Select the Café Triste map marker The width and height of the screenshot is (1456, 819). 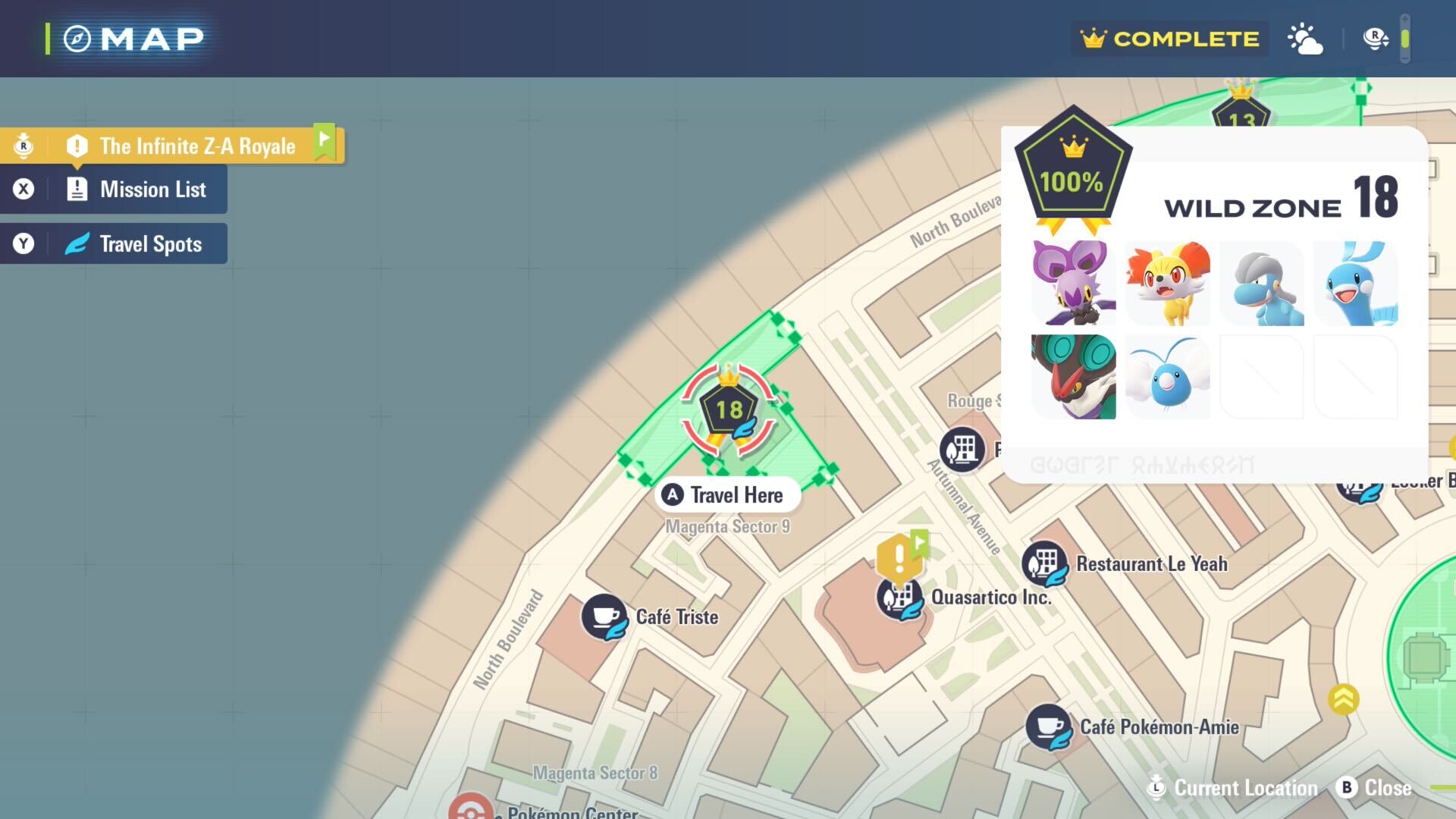(604, 617)
